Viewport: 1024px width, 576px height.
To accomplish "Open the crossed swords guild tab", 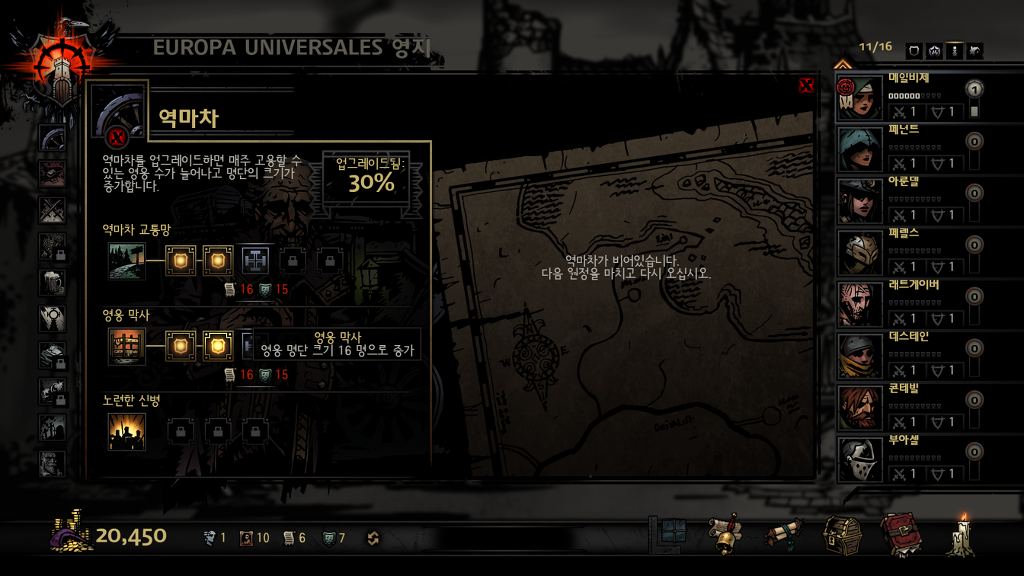I will tap(52, 210).
